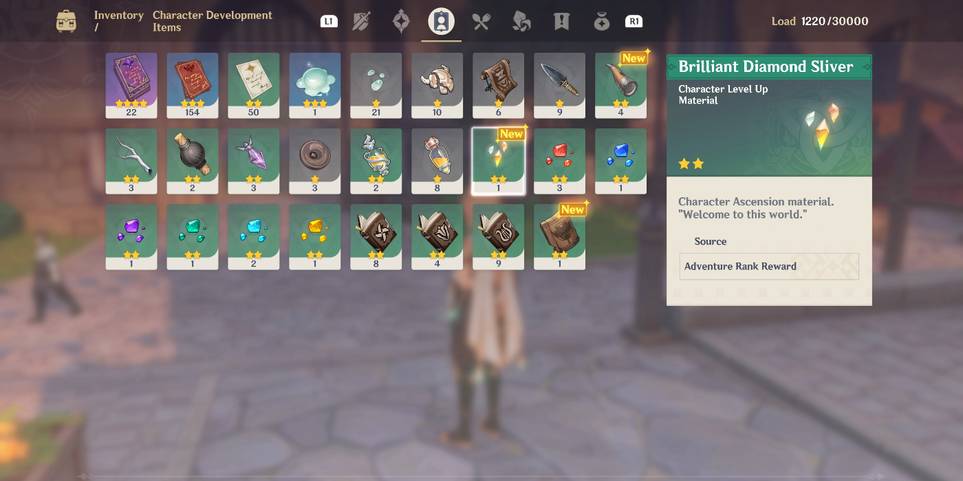Select the white branch item
This screenshot has height=481, width=963.
coord(131,160)
